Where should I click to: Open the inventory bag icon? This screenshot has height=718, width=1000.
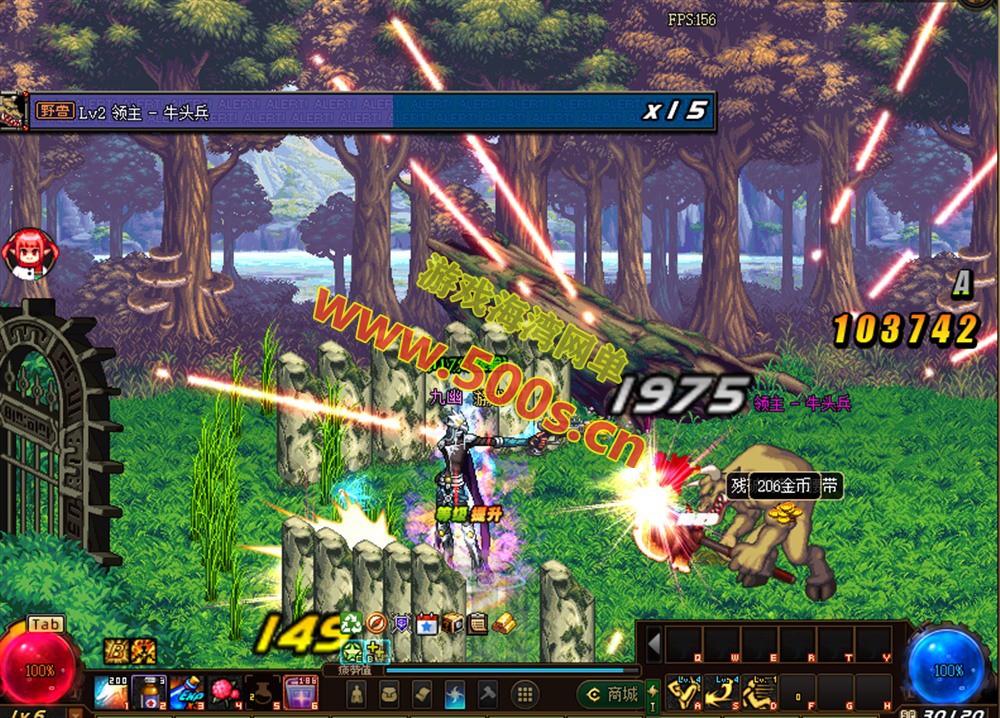pos(389,694)
